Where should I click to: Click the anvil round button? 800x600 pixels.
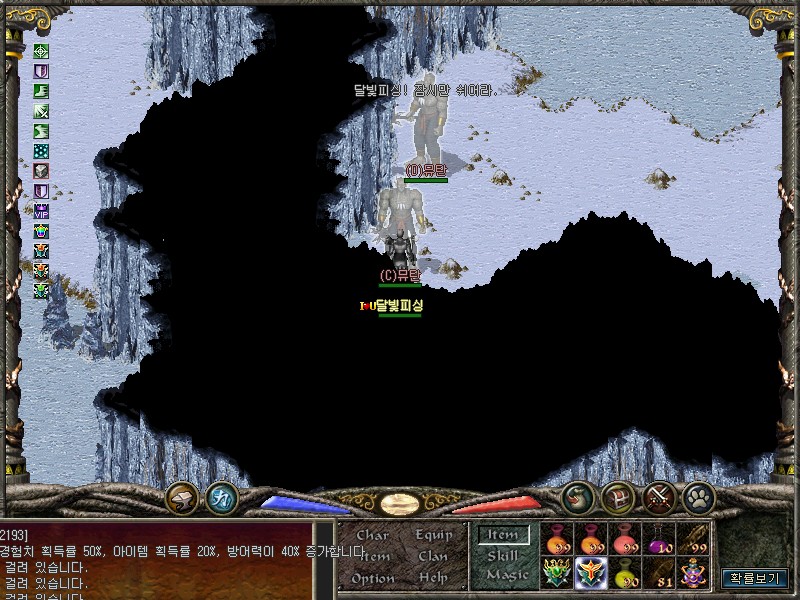pyautogui.click(x=182, y=497)
